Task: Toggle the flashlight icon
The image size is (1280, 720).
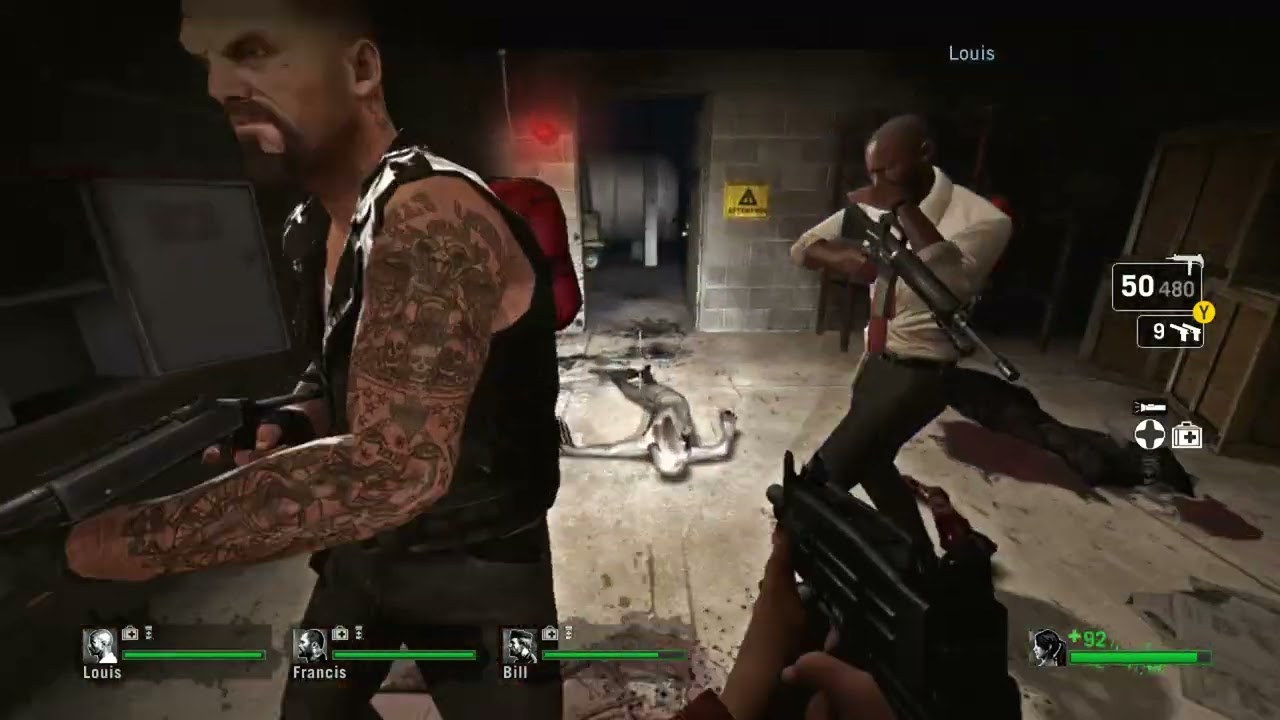Action: [x=1148, y=408]
